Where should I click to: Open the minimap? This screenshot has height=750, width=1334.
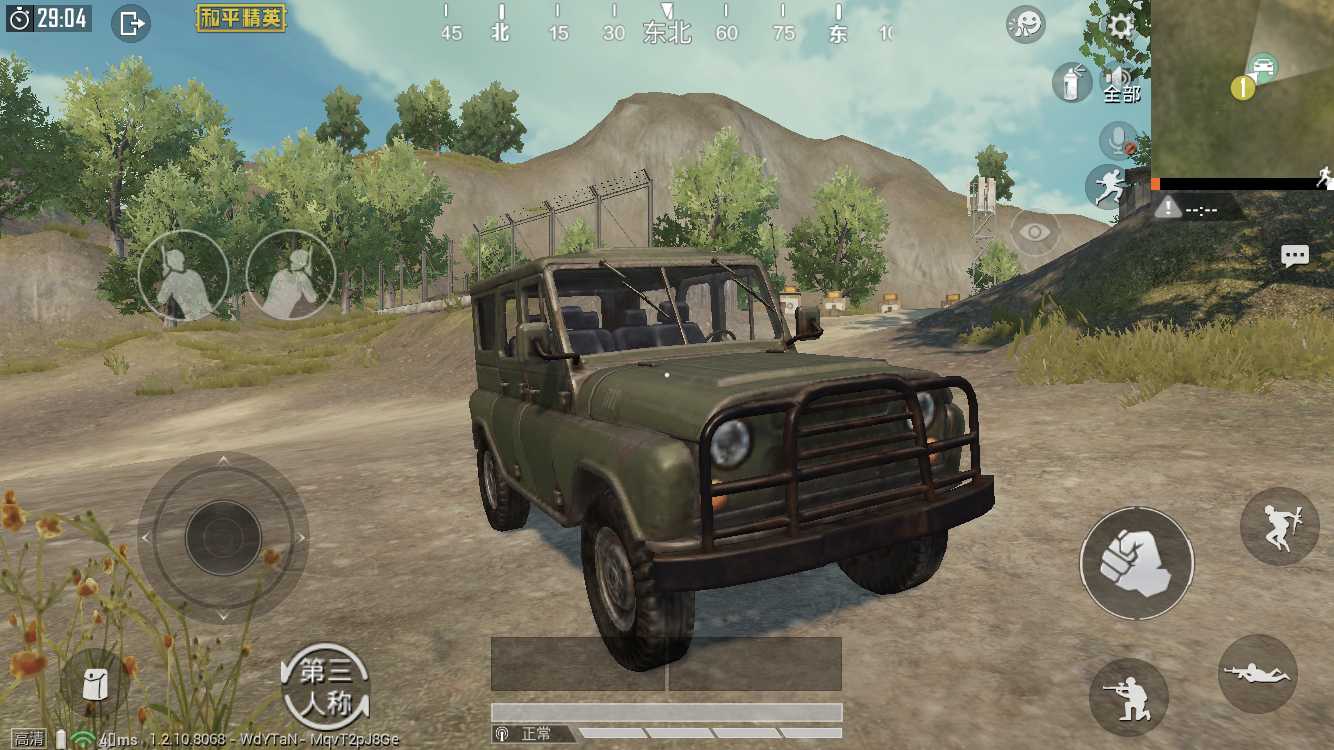(x=1242, y=88)
